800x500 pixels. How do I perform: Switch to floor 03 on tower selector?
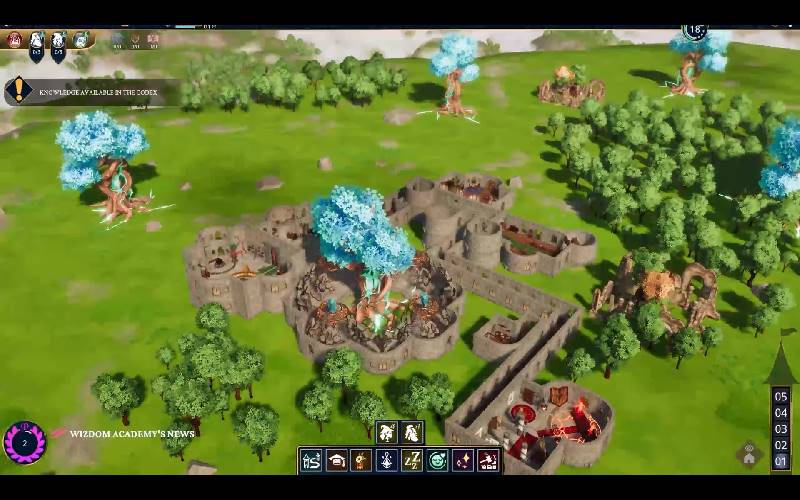pos(781,429)
